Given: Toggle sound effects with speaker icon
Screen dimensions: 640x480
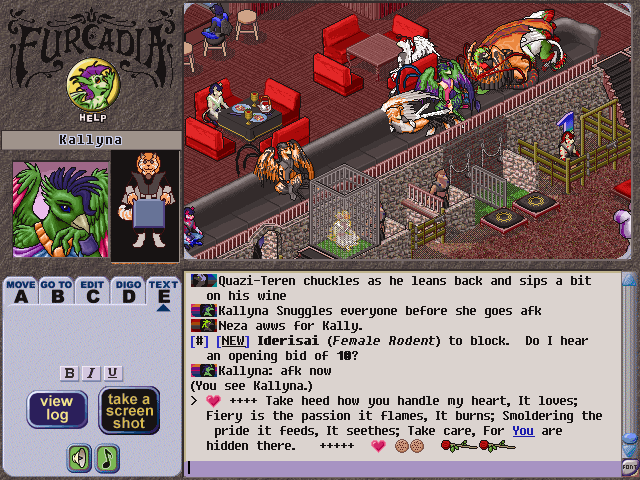Looking at the screenshot, I should click(79, 458).
